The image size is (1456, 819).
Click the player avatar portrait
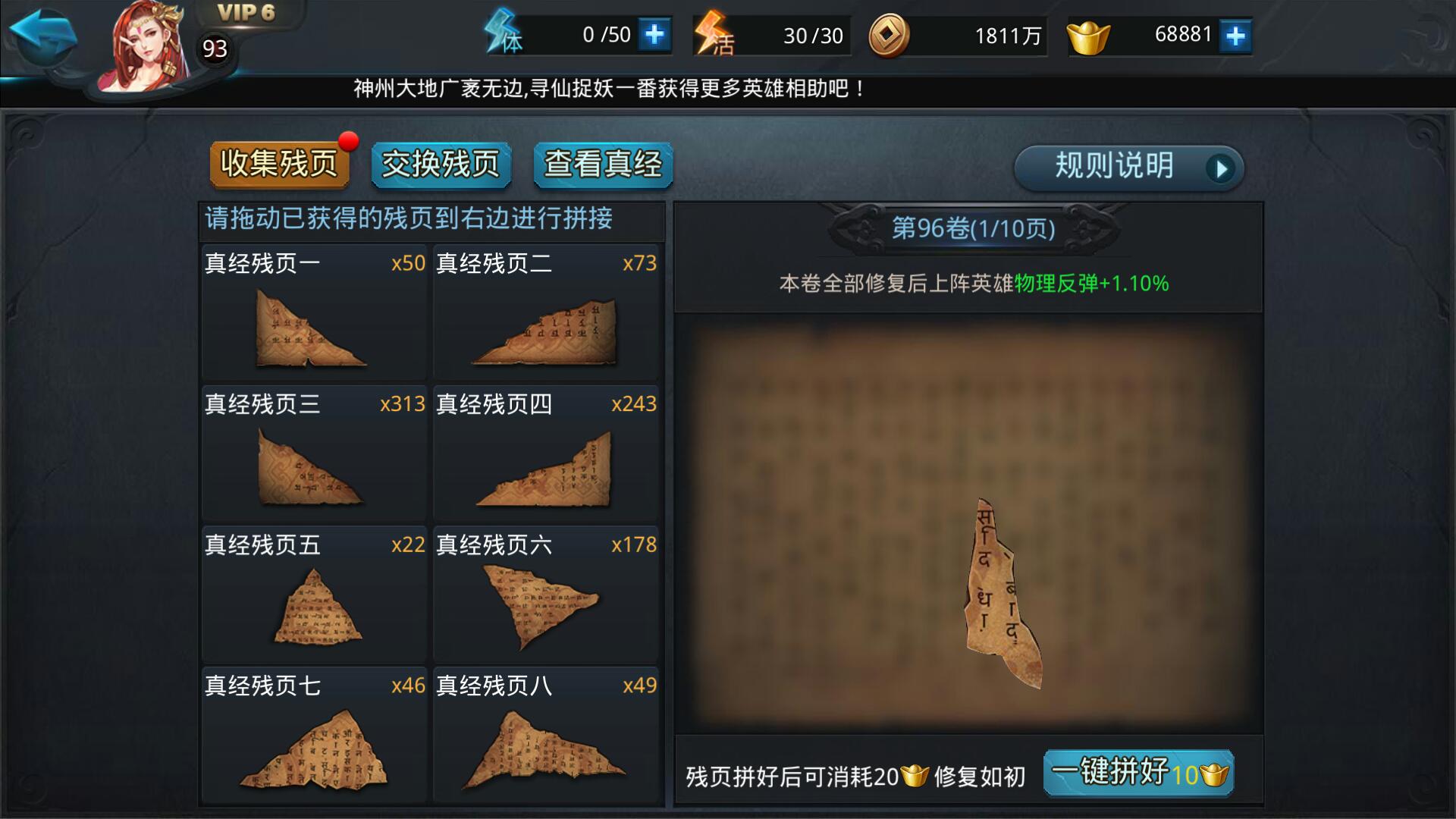click(148, 45)
